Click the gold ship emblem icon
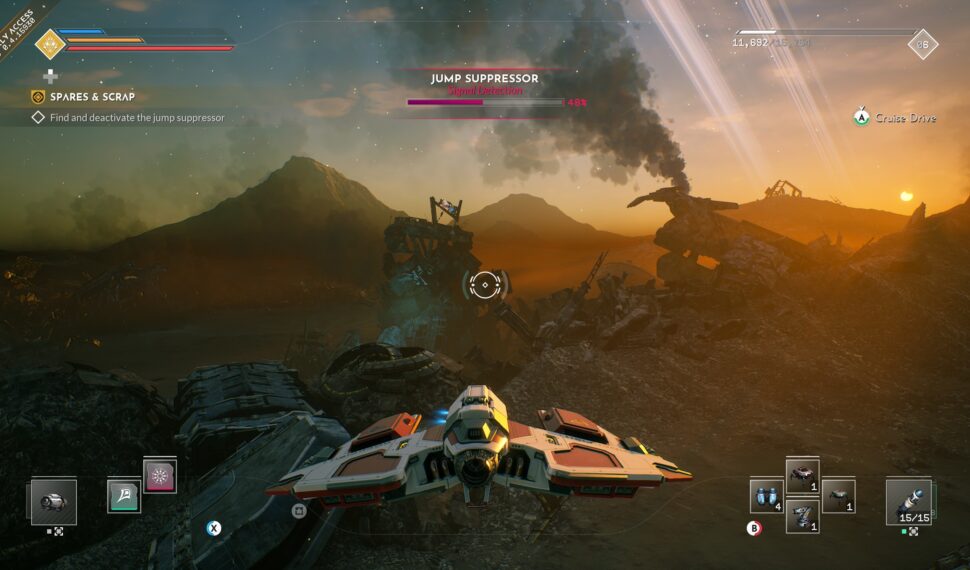Image resolution: width=970 pixels, height=570 pixels. (49, 44)
